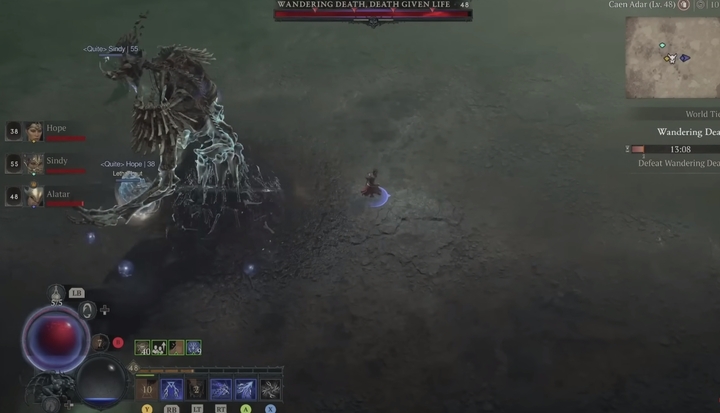The height and width of the screenshot is (413, 720).
Task: Select Hope's party portrait
Action: (x=34, y=131)
